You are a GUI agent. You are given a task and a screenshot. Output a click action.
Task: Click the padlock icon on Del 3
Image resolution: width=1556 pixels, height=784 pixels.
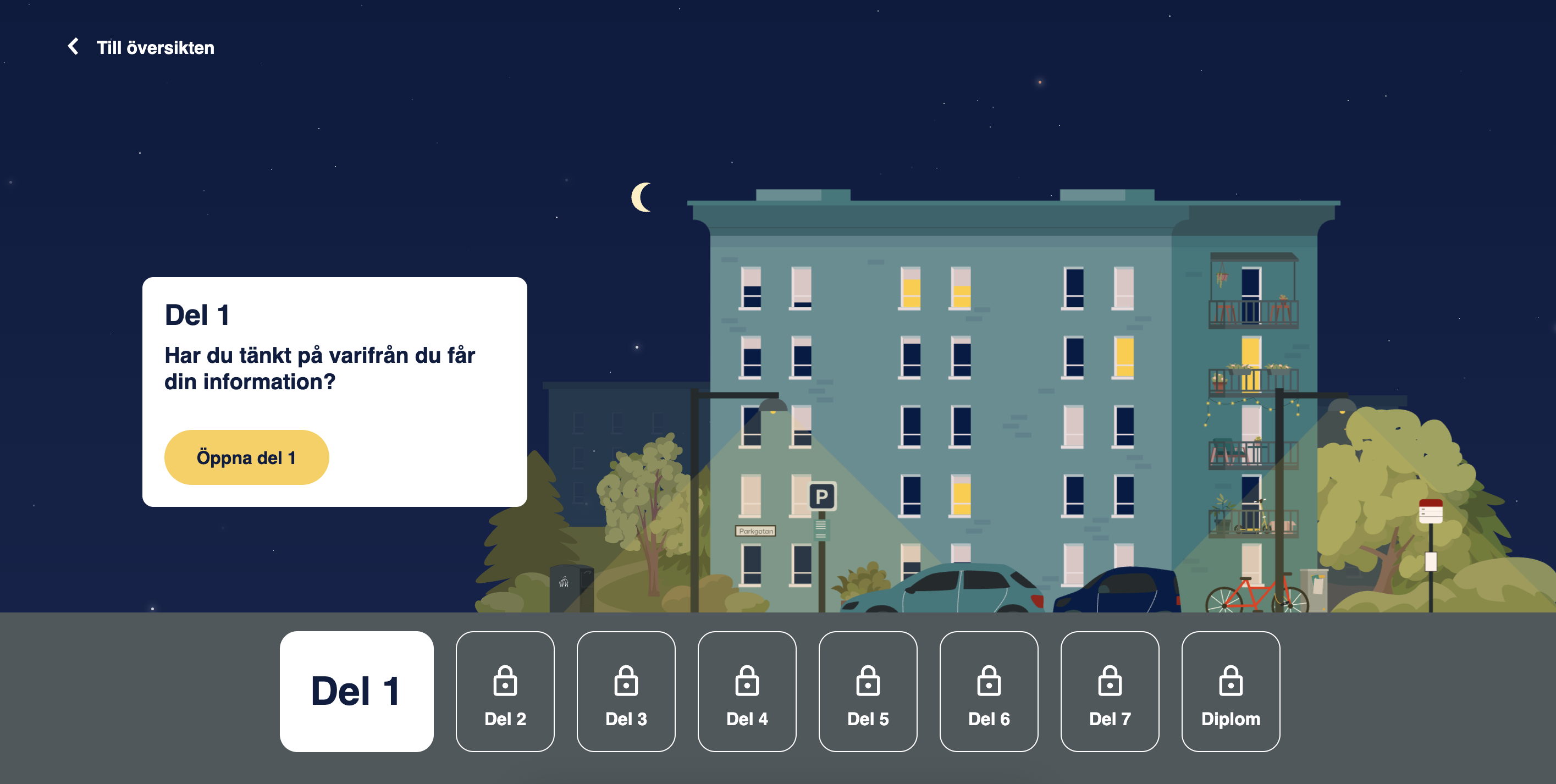[626, 680]
